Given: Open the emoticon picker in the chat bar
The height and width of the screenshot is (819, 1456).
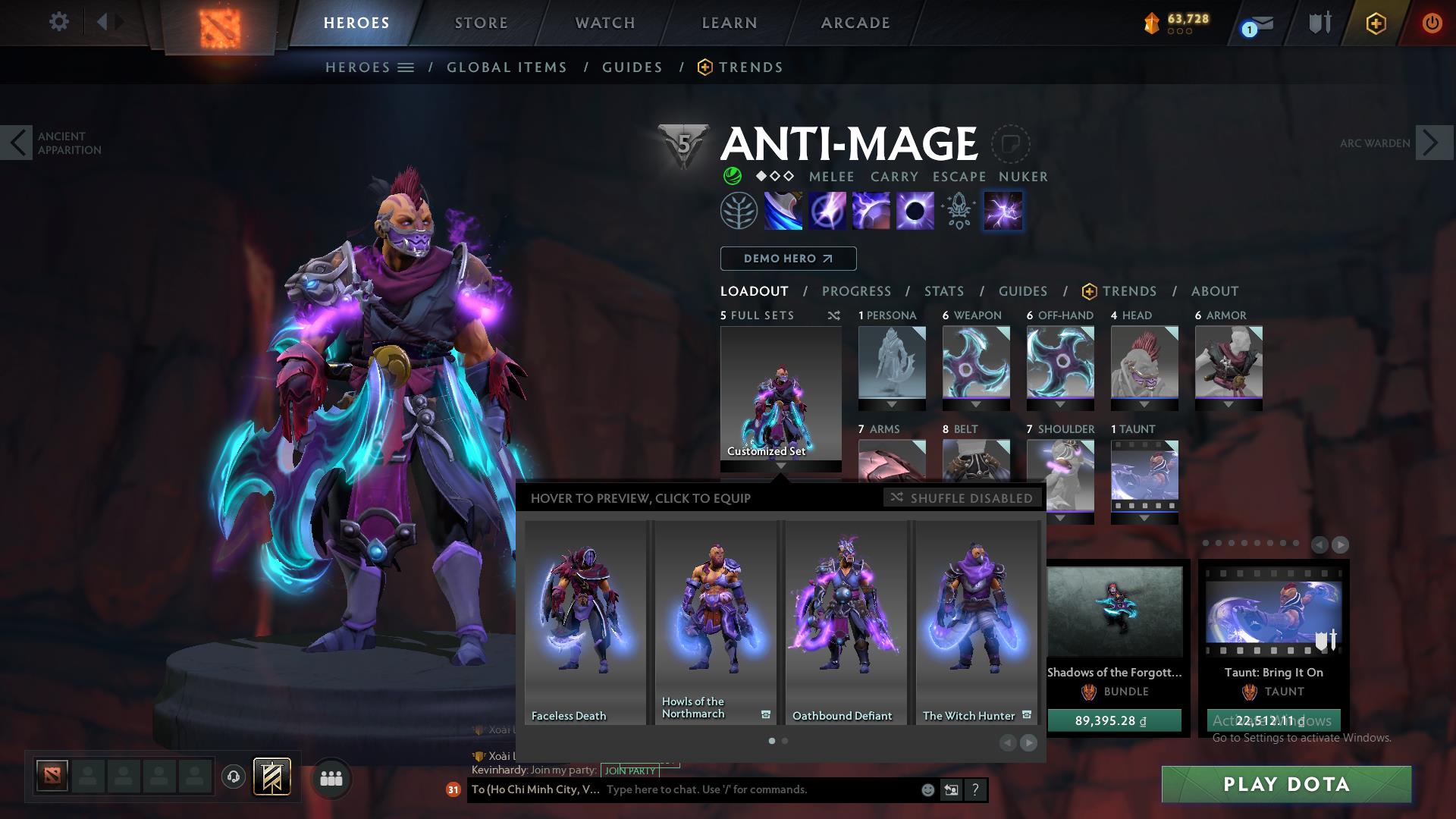Looking at the screenshot, I should (x=927, y=789).
